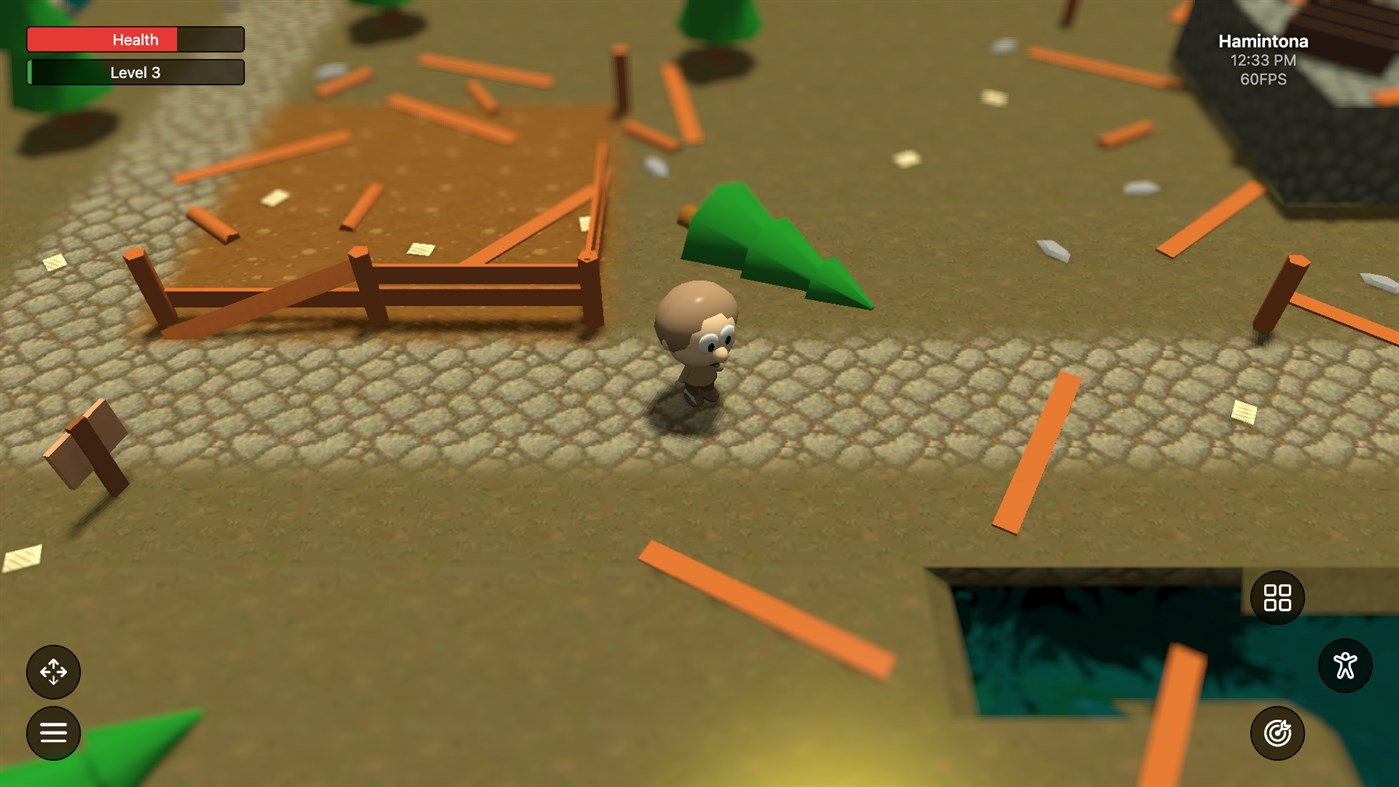Click the red Health progress bar

pyautogui.click(x=135, y=39)
